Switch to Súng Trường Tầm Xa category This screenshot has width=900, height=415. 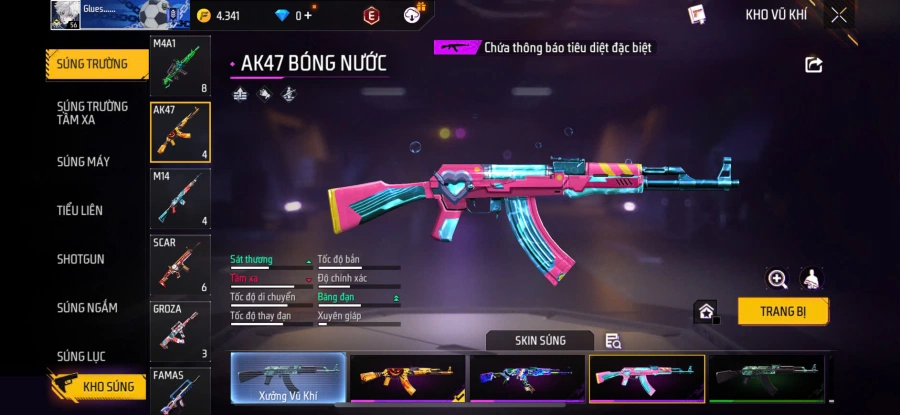pos(92,113)
